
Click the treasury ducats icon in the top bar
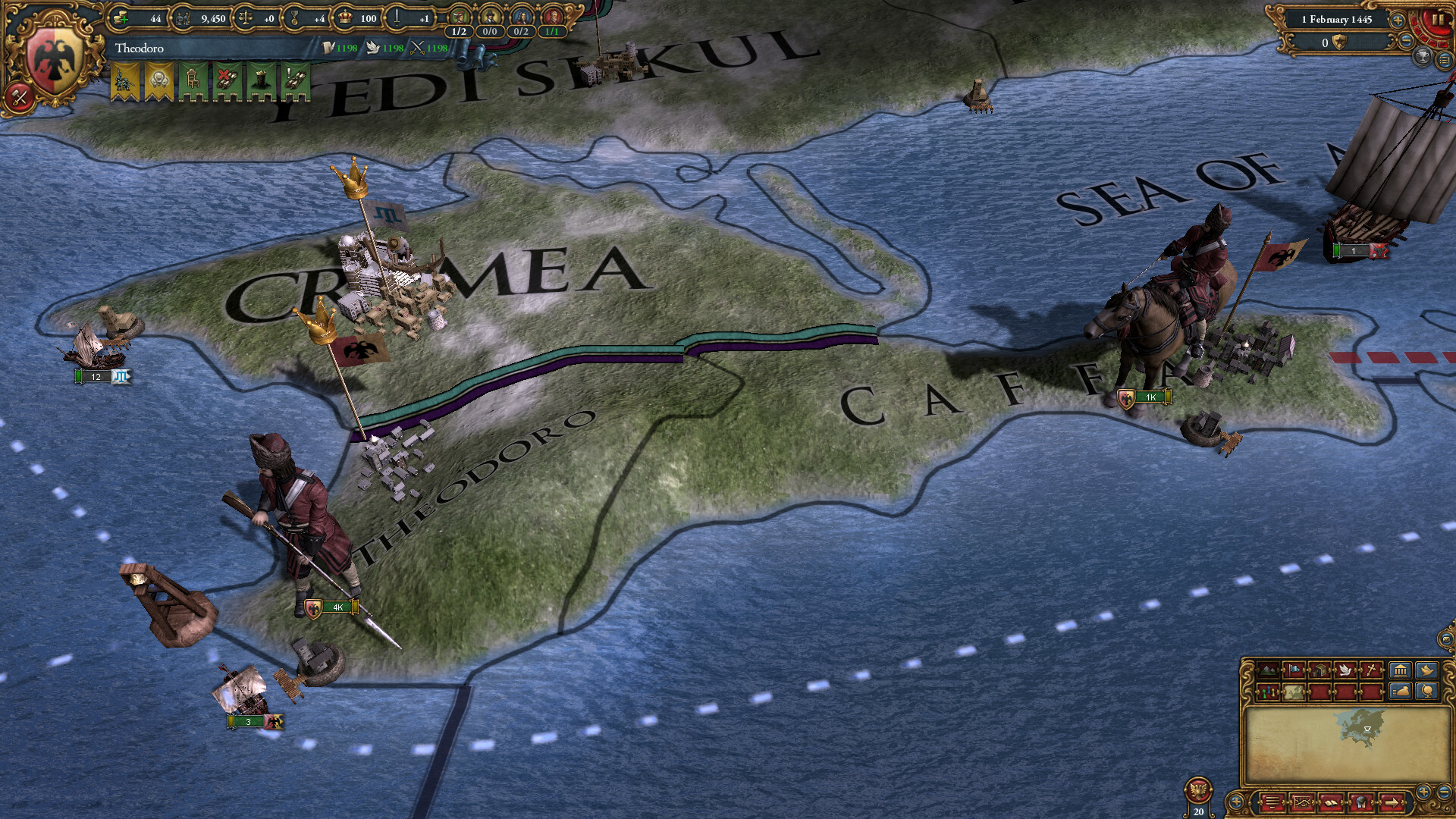click(x=121, y=18)
